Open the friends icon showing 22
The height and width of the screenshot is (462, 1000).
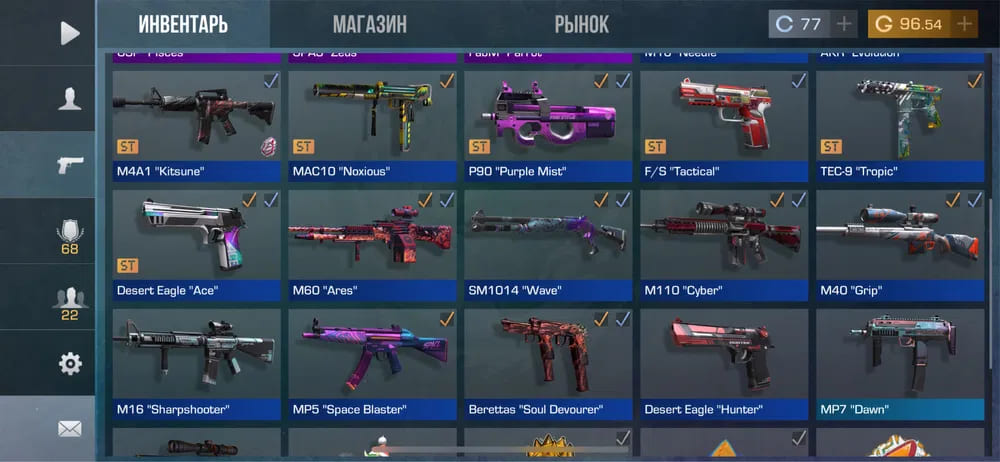tap(69, 301)
